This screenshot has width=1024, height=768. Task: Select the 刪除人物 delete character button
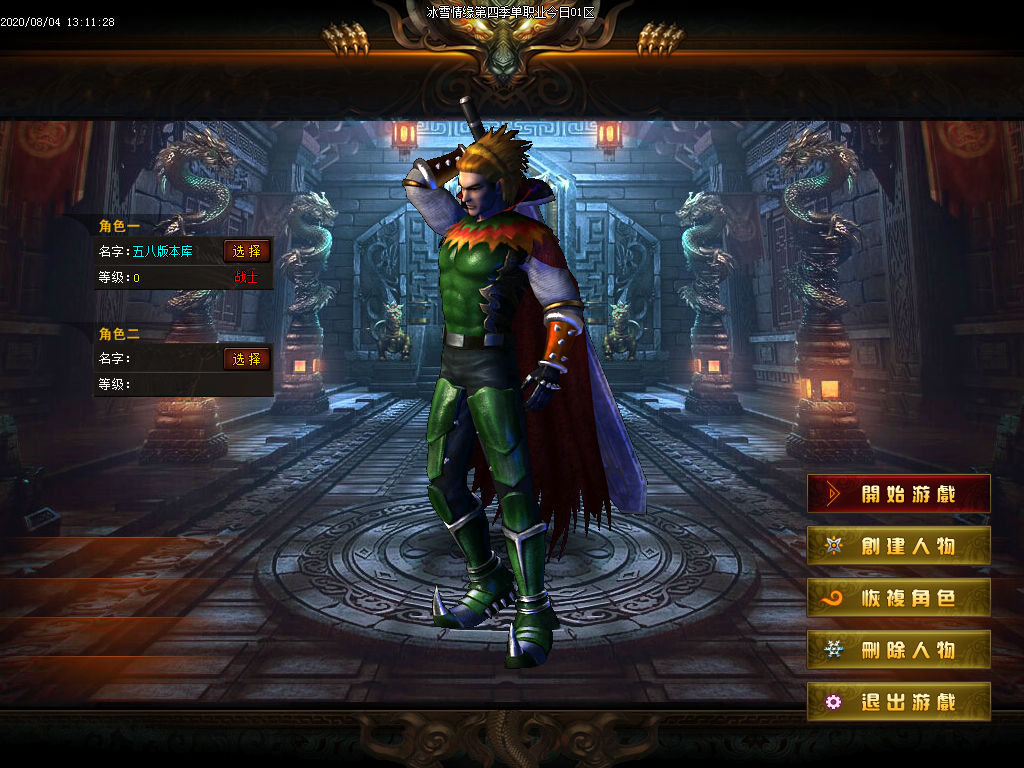tap(899, 650)
